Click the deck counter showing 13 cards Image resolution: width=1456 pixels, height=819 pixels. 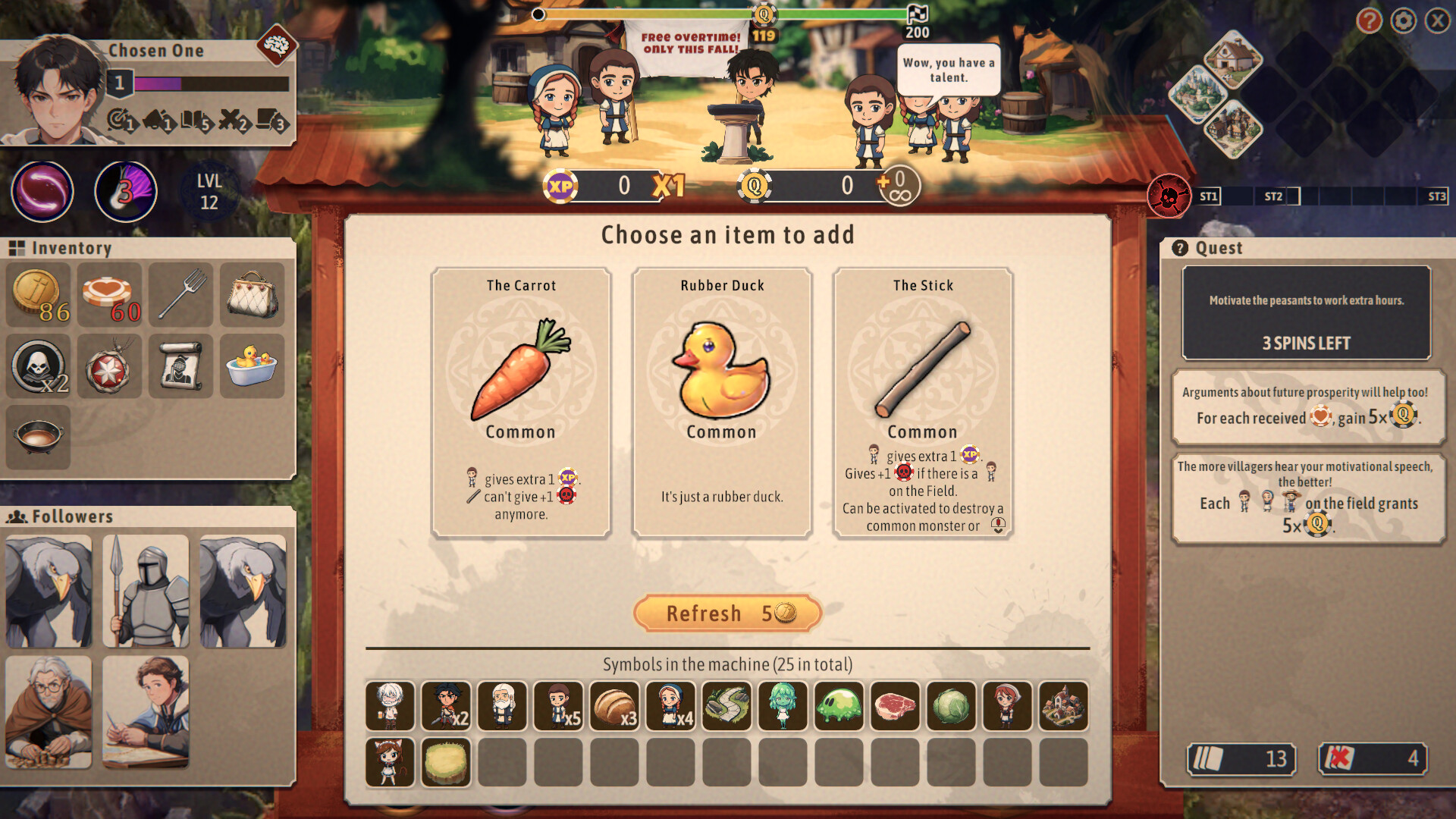pos(1241,759)
